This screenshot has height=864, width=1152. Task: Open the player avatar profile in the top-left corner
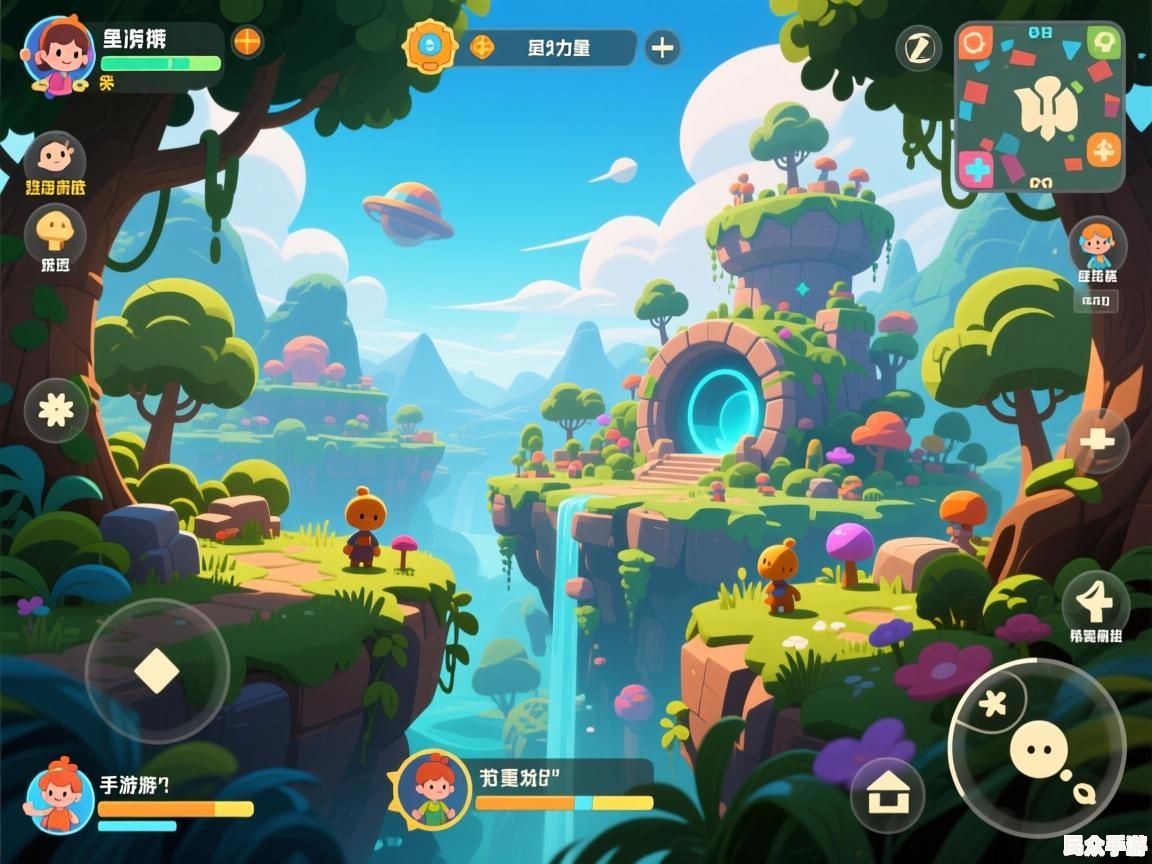(59, 53)
